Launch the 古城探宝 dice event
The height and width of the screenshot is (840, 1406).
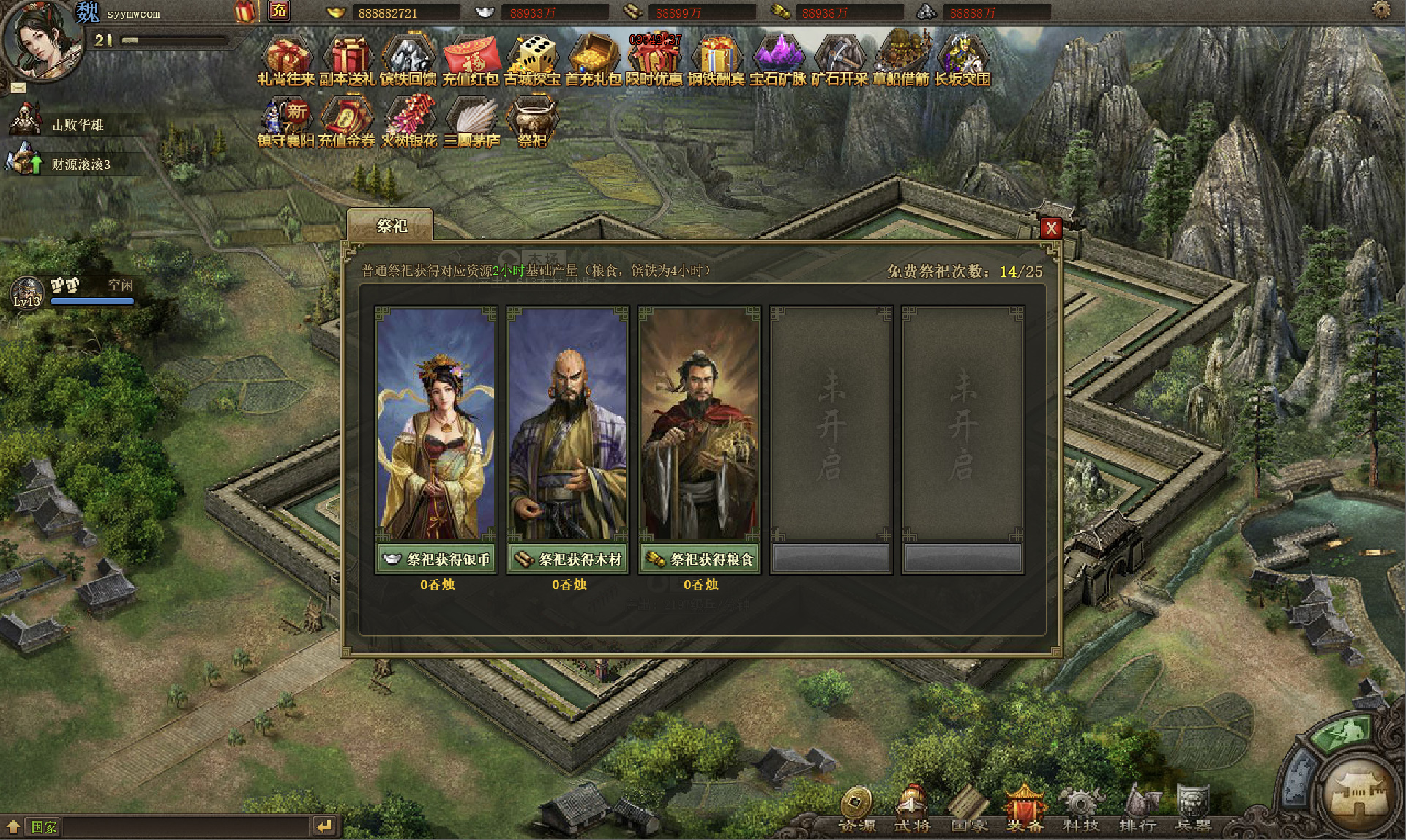[x=532, y=60]
